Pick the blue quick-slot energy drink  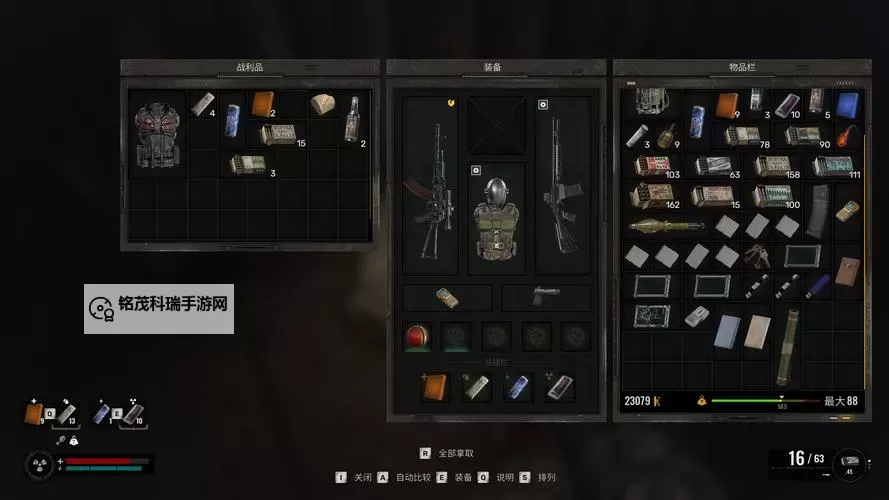518,386
